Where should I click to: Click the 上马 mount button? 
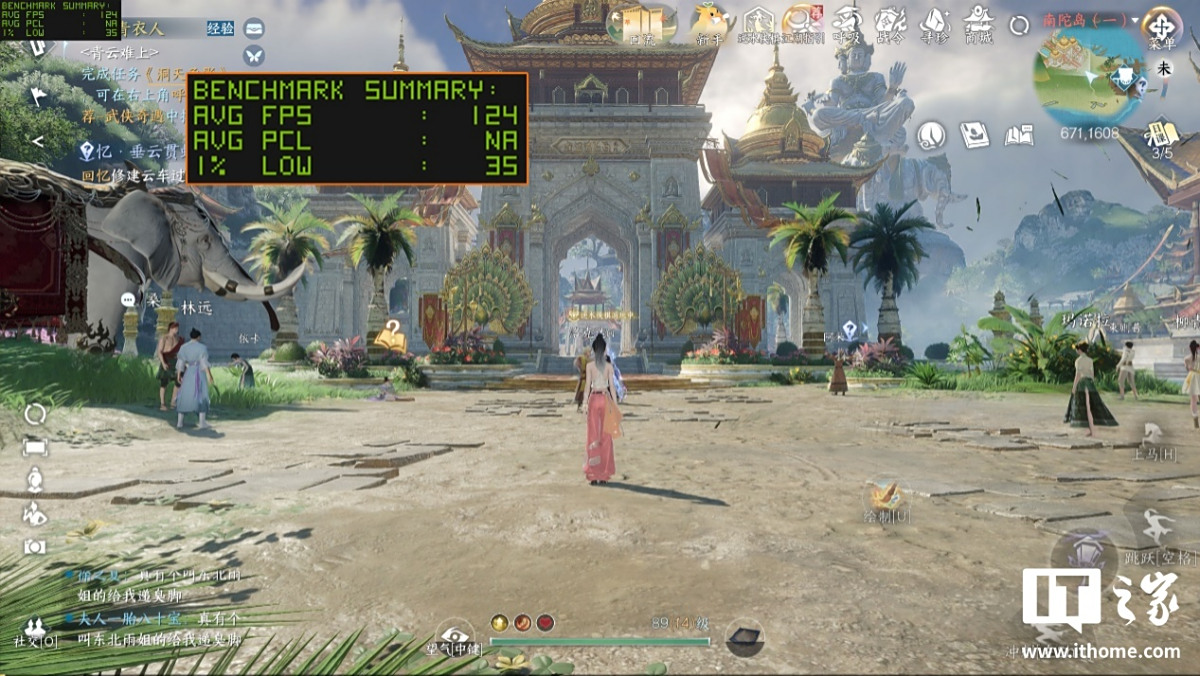(1152, 440)
